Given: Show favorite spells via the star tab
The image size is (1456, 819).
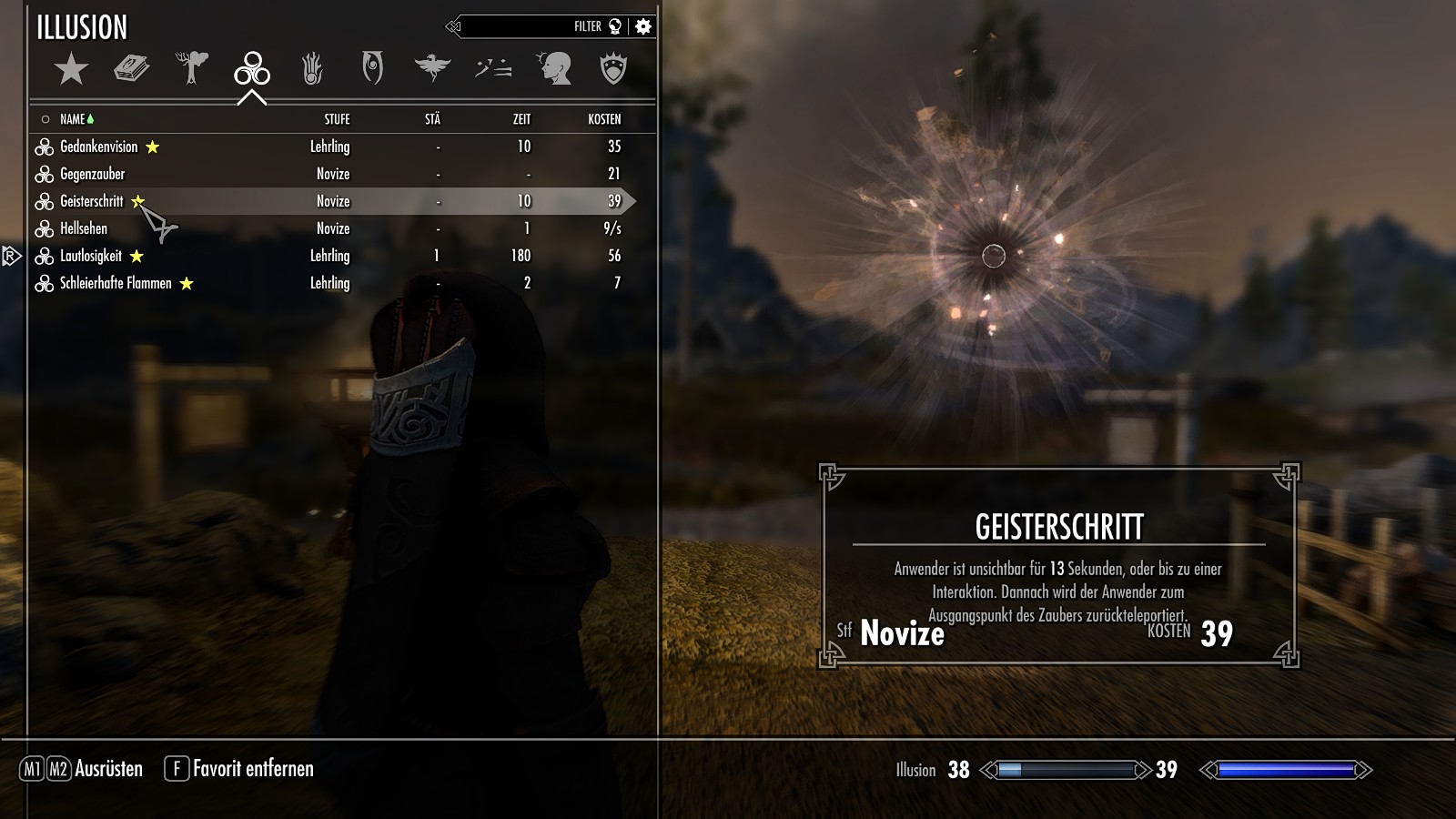Looking at the screenshot, I should 71,68.
